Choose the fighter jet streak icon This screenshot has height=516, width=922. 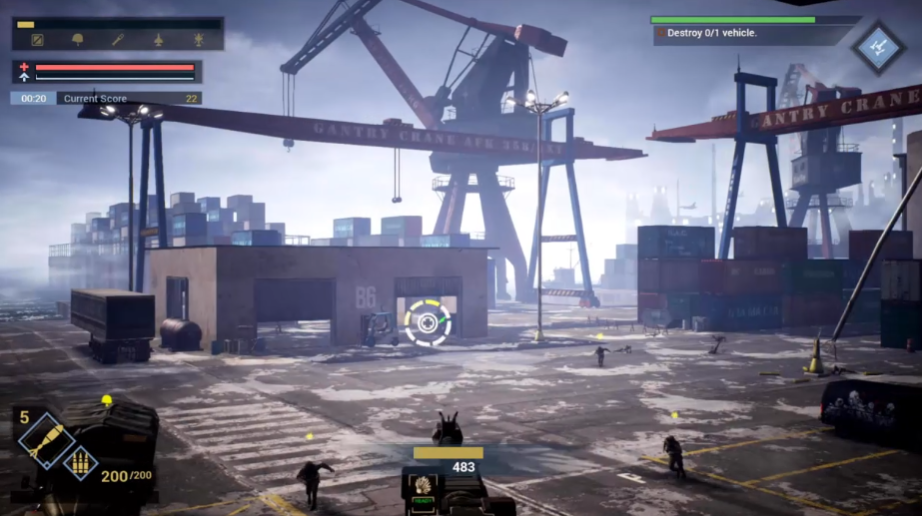pyautogui.click(x=158, y=40)
